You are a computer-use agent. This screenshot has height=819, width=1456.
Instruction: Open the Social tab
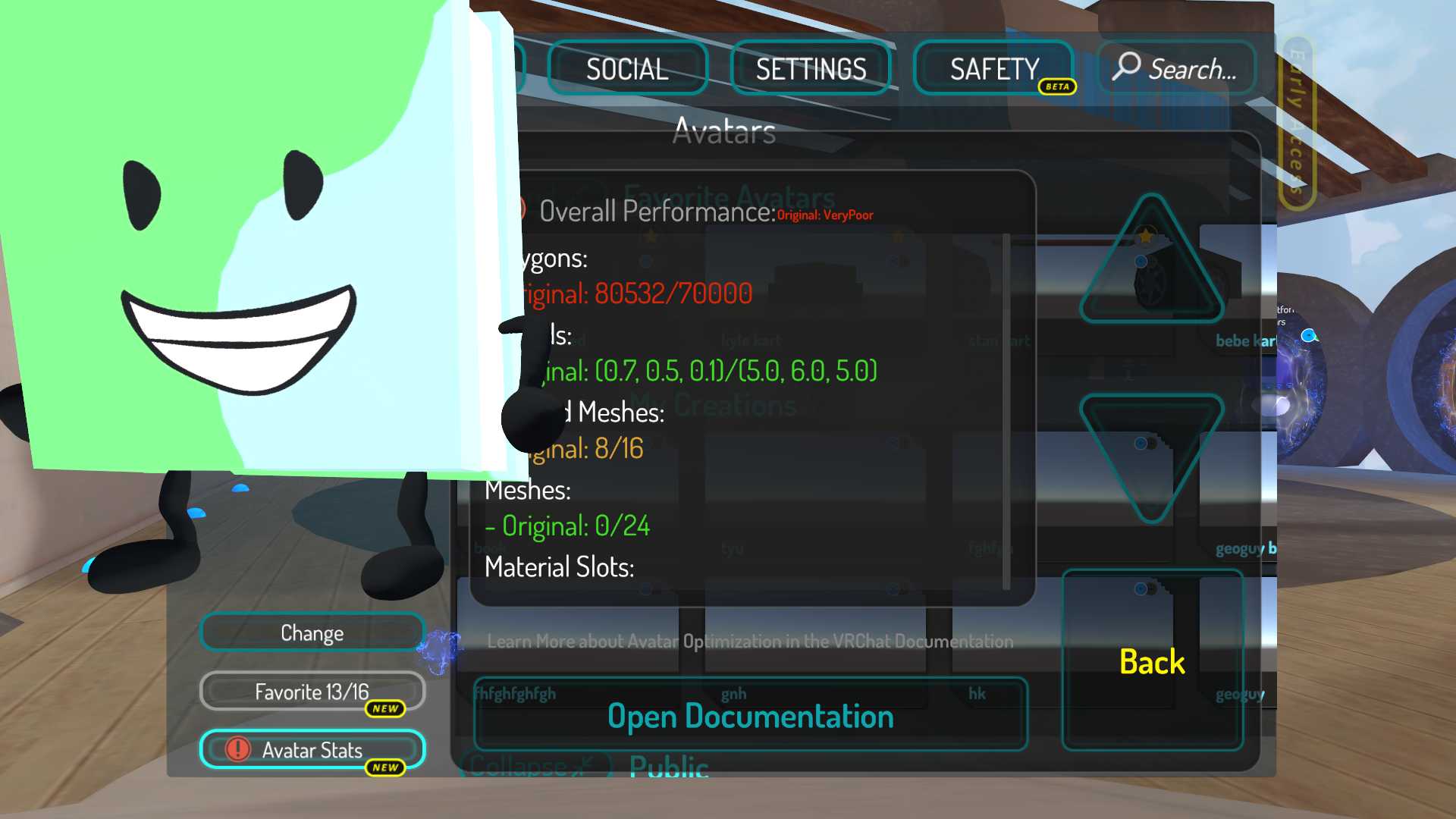pyautogui.click(x=627, y=69)
